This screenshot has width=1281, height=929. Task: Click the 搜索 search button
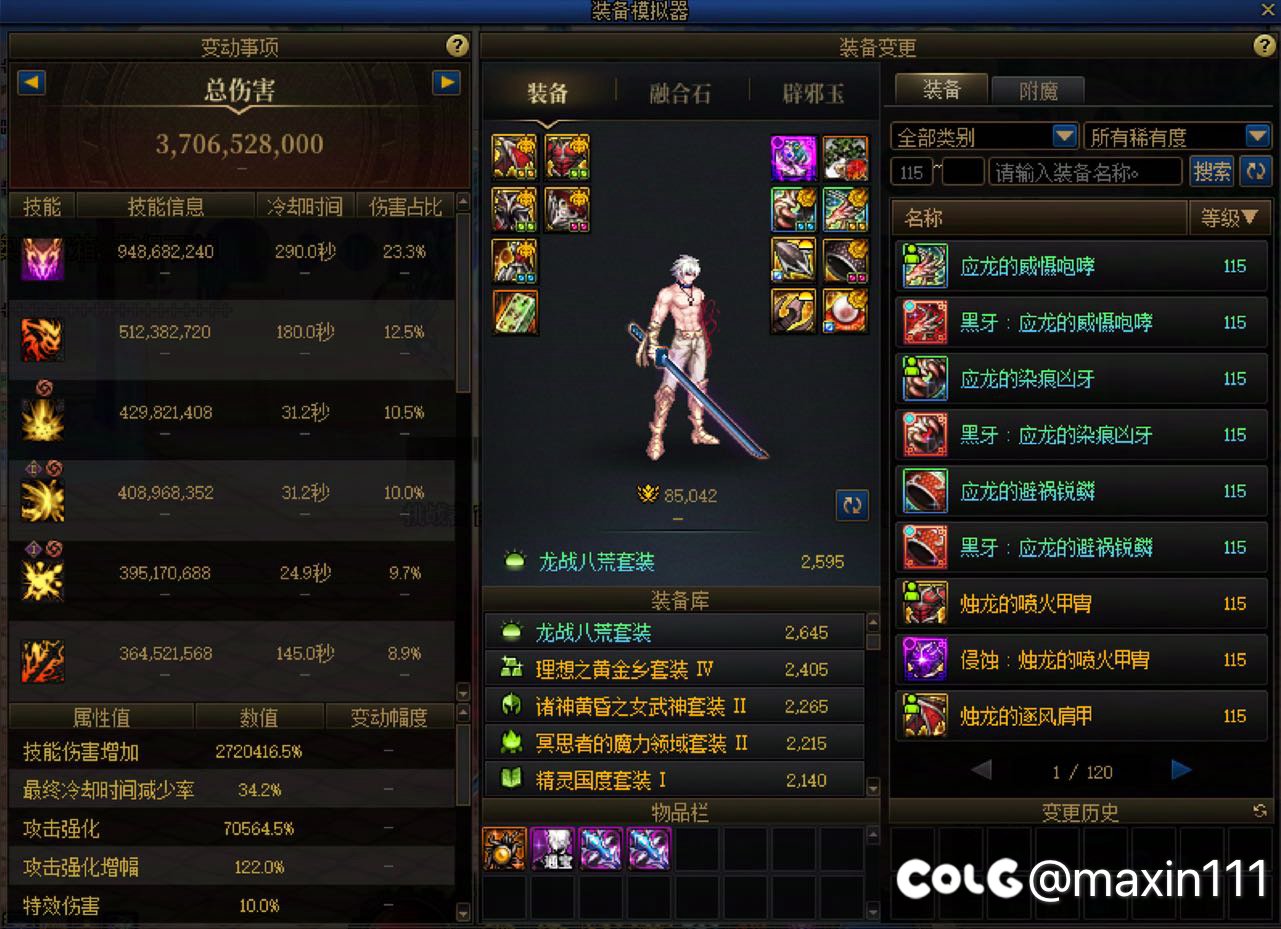(1212, 171)
